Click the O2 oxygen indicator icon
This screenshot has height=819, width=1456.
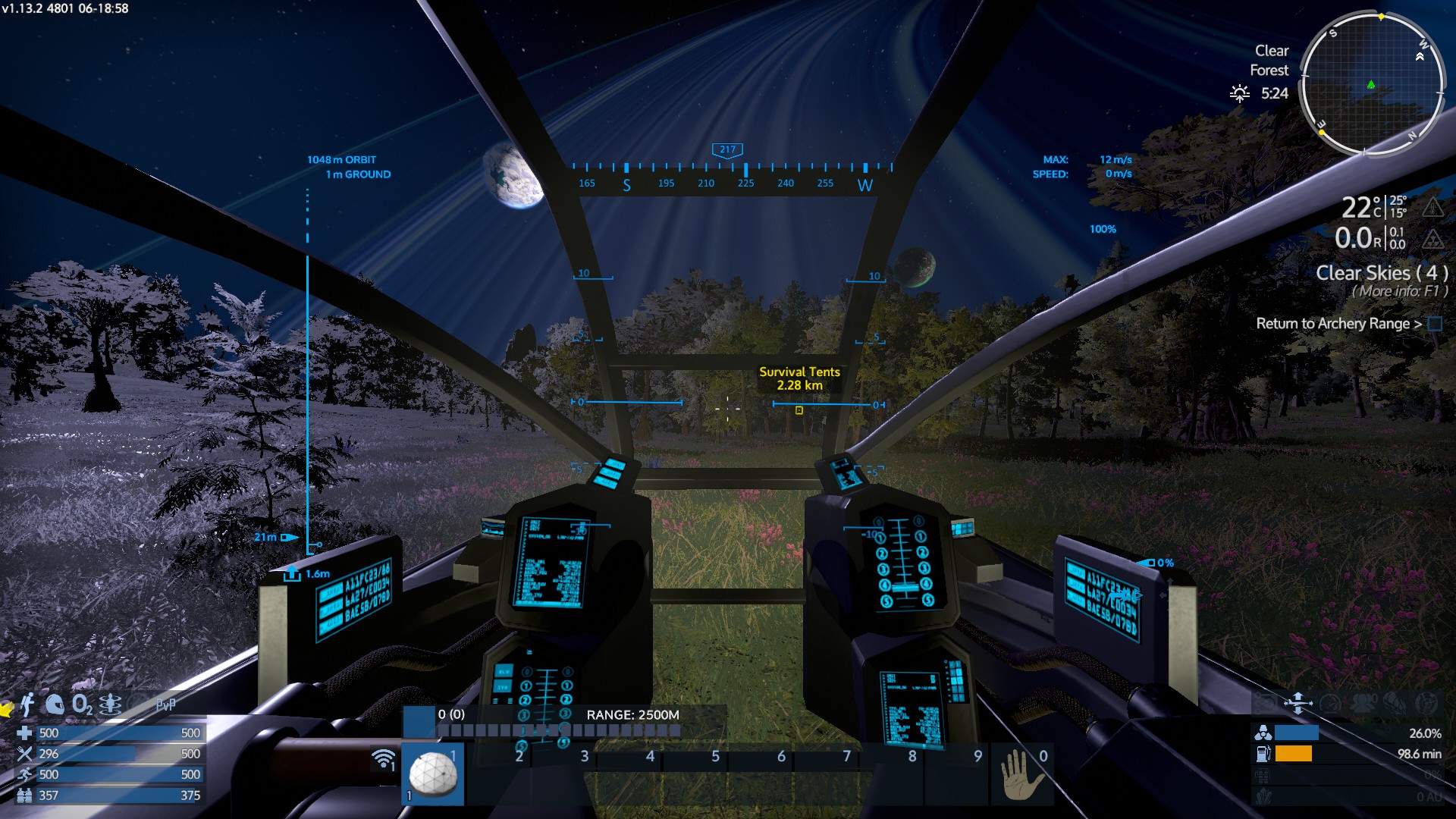click(82, 704)
